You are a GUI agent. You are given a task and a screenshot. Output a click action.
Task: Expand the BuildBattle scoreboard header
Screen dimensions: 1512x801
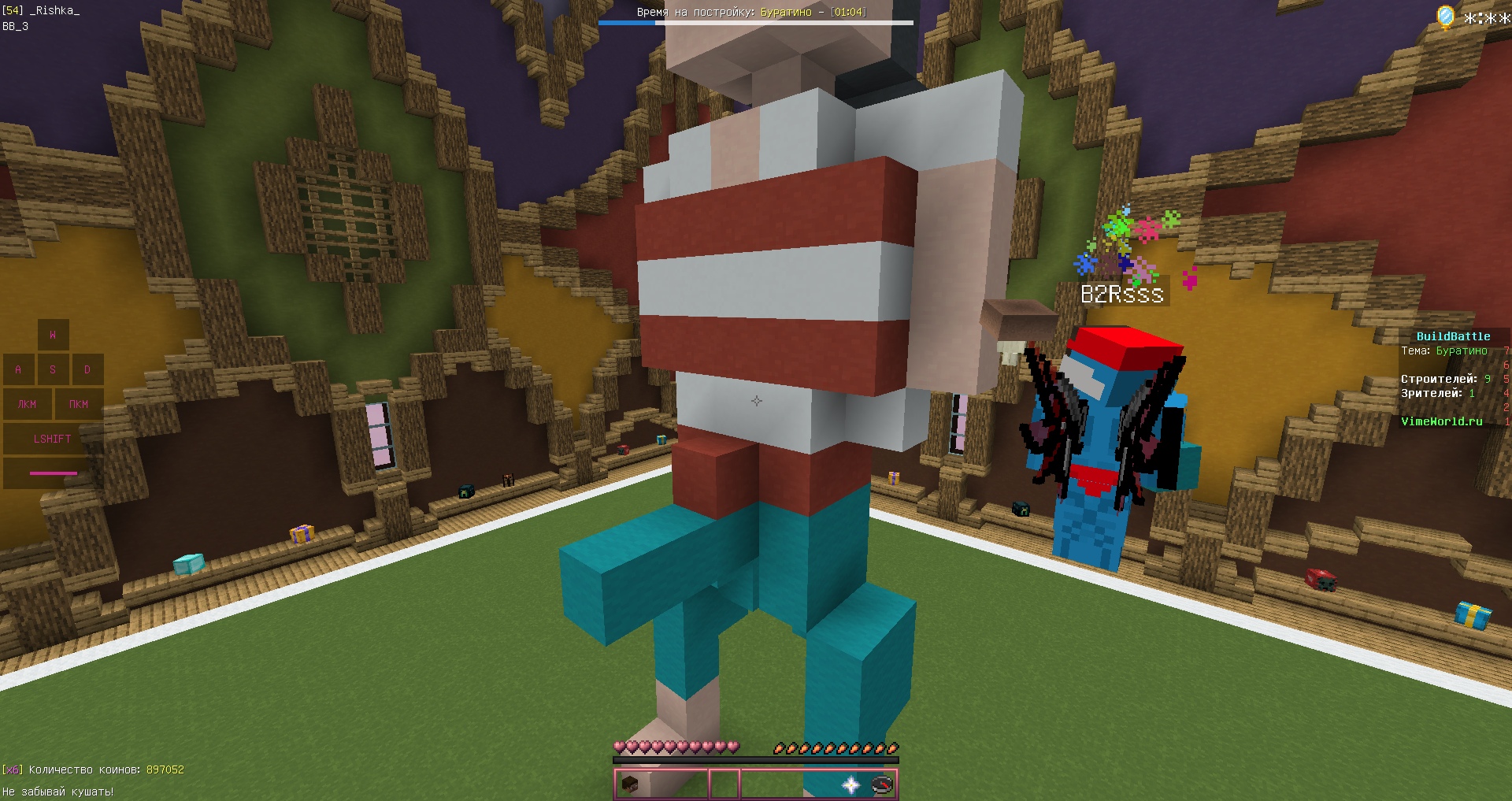tap(1452, 336)
